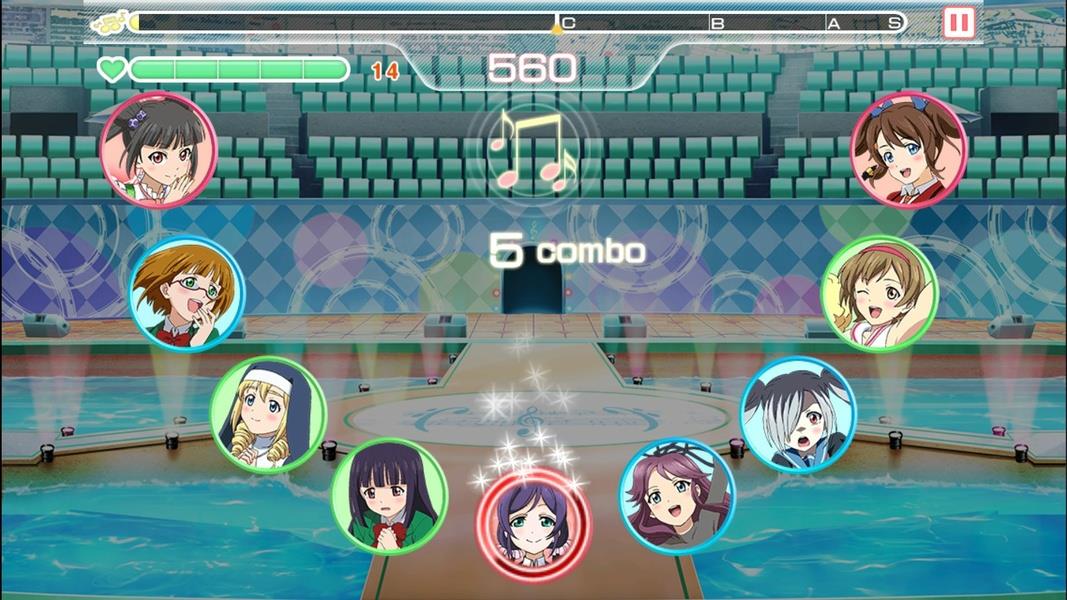Tap the dark-haired girl in green uniform
Screen dimensions: 1067x600
(x=389, y=496)
